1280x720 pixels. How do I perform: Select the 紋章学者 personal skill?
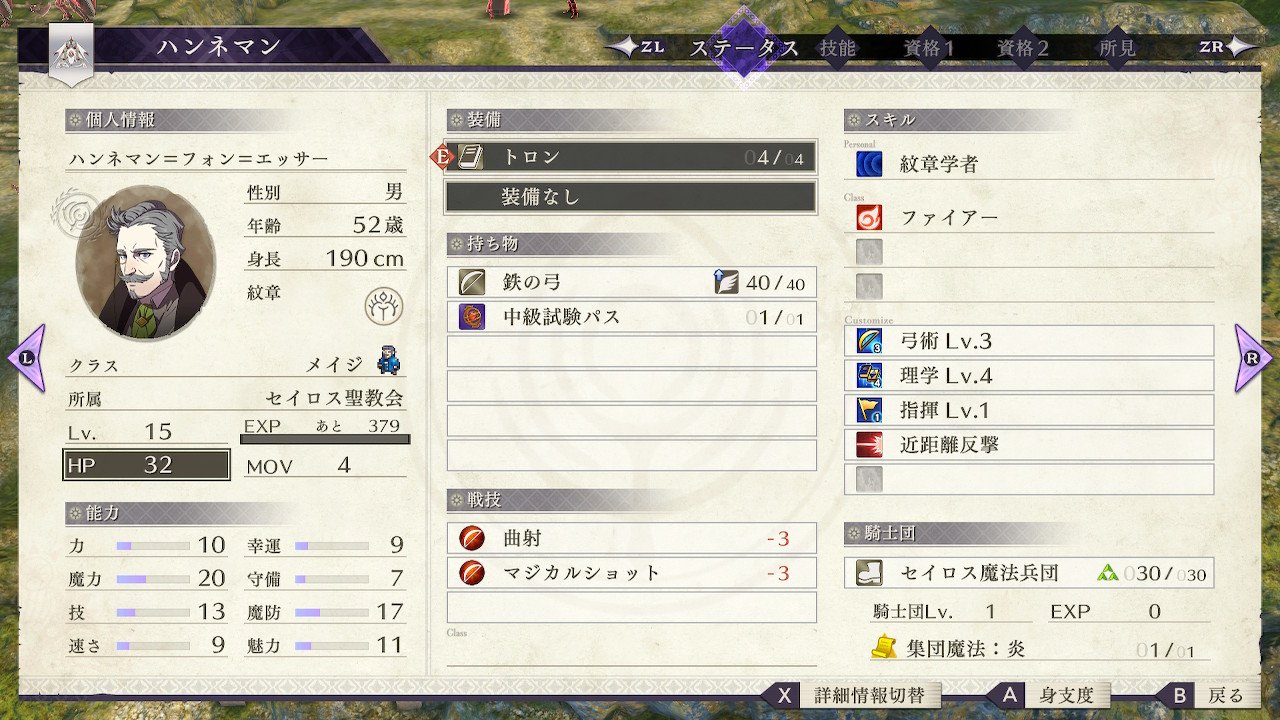pos(1030,164)
